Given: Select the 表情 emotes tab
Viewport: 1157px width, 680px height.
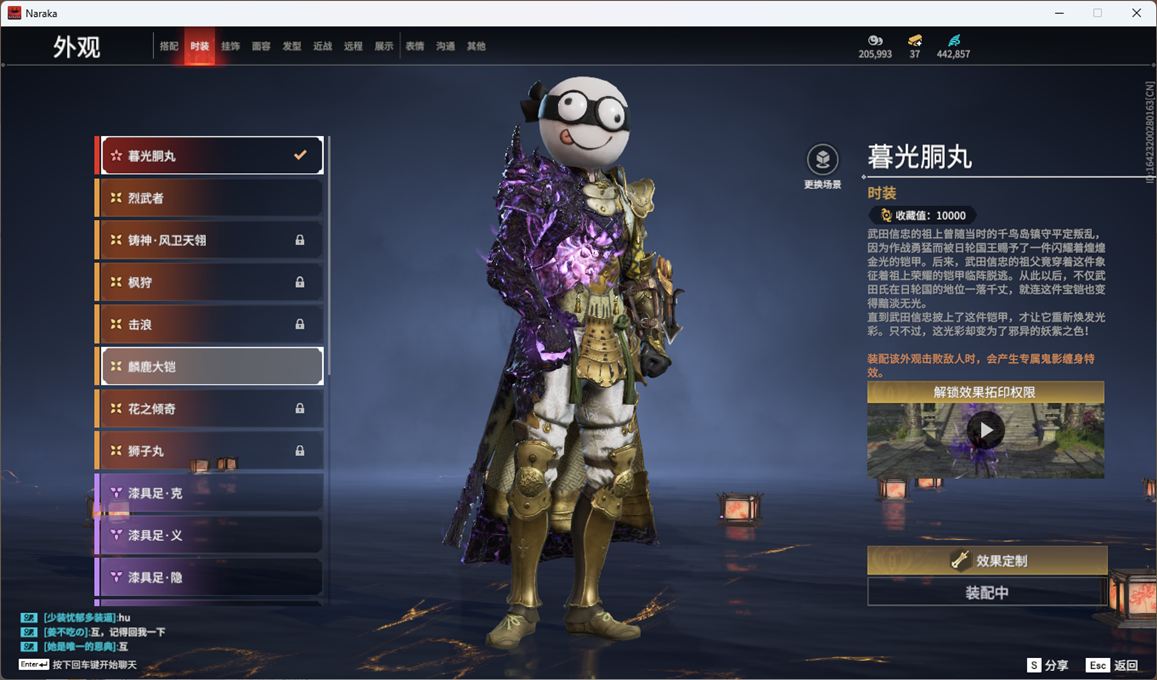Looking at the screenshot, I should pyautogui.click(x=415, y=46).
